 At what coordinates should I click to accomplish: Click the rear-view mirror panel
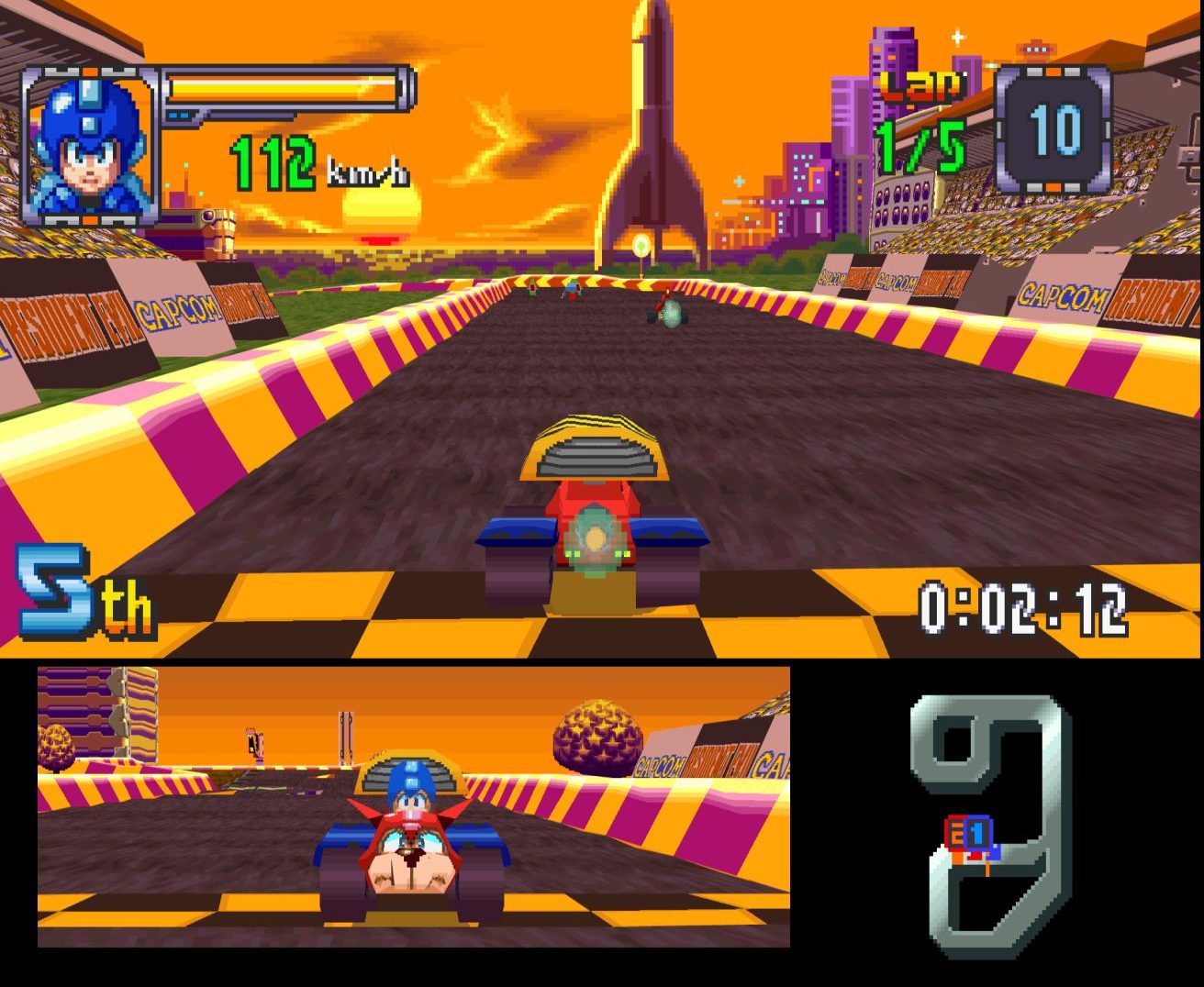pyautogui.click(x=413, y=806)
